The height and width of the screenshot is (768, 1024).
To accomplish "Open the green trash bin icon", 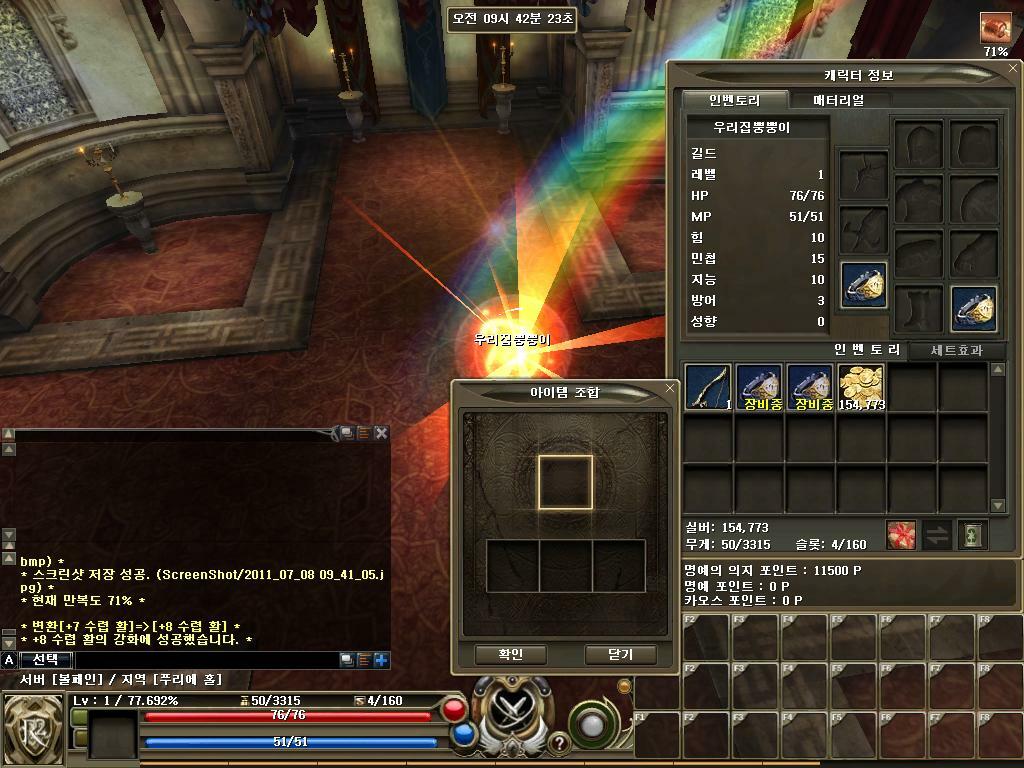I will [972, 535].
